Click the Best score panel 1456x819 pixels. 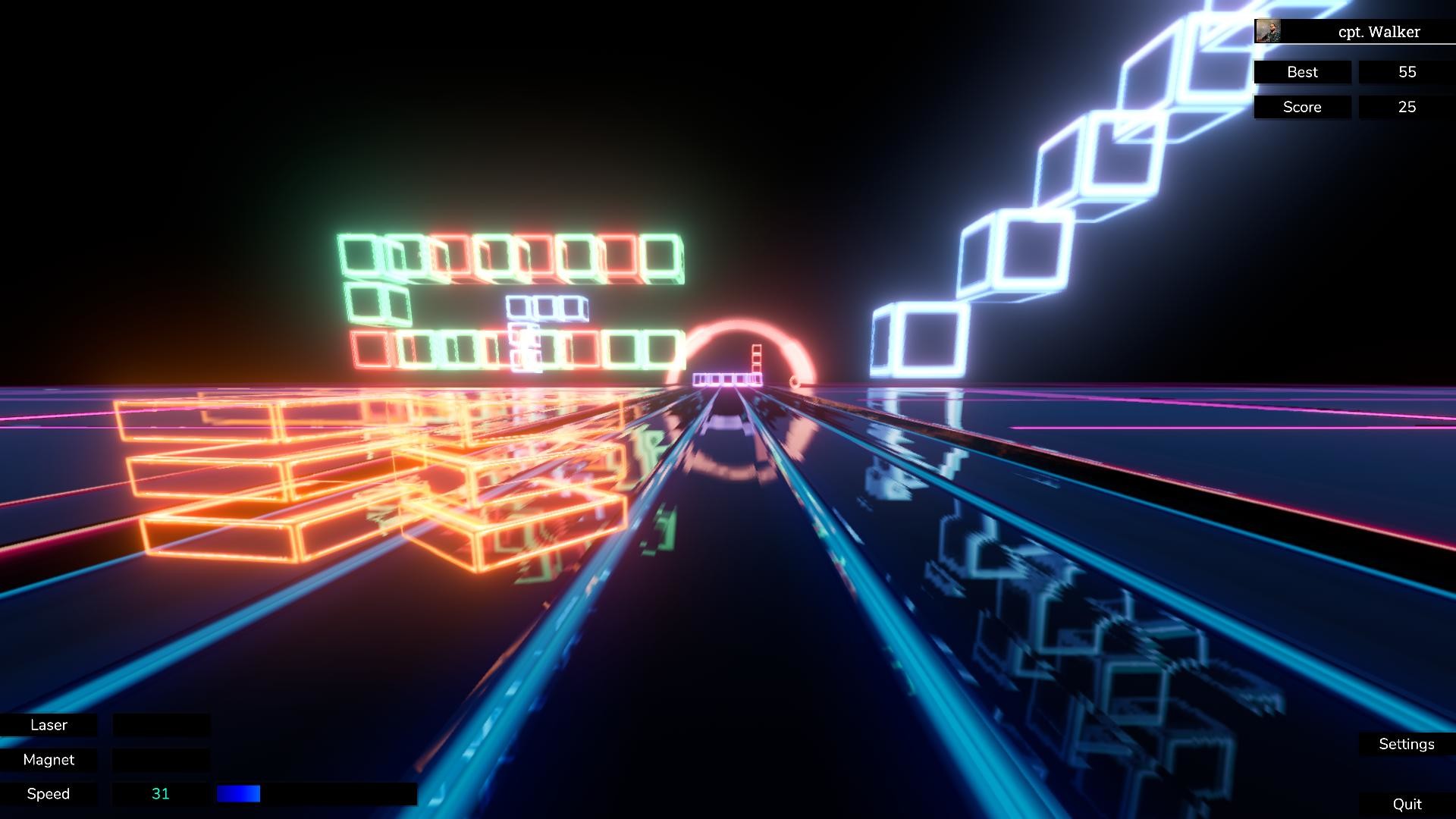coord(1302,72)
